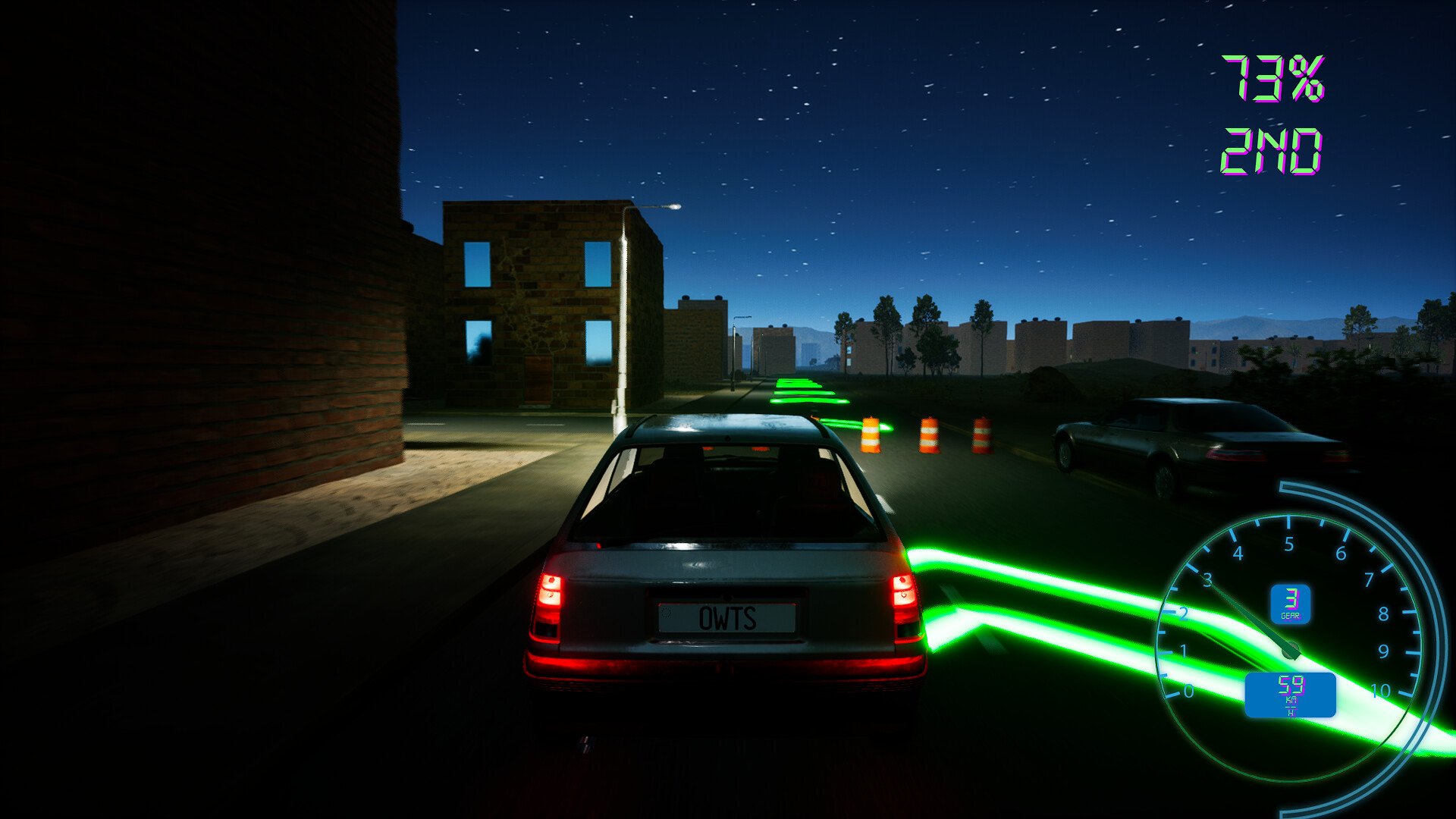Click the number 5 atop the tachometer dial
The image size is (1456, 819).
click(1289, 543)
